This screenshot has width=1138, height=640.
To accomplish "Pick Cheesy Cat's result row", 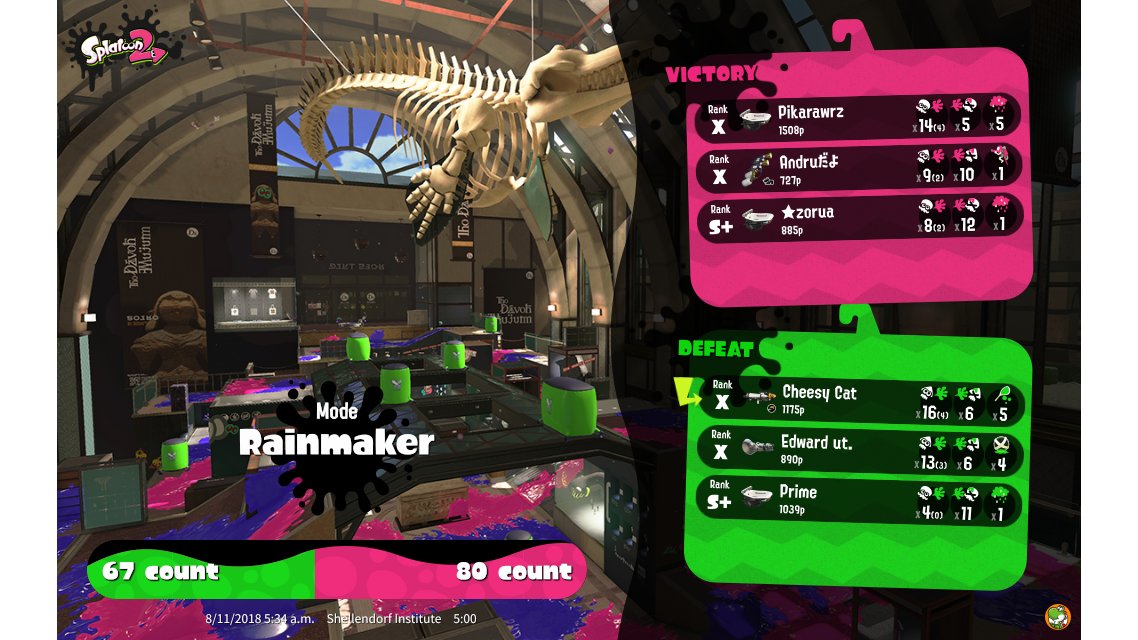I will tap(860, 399).
